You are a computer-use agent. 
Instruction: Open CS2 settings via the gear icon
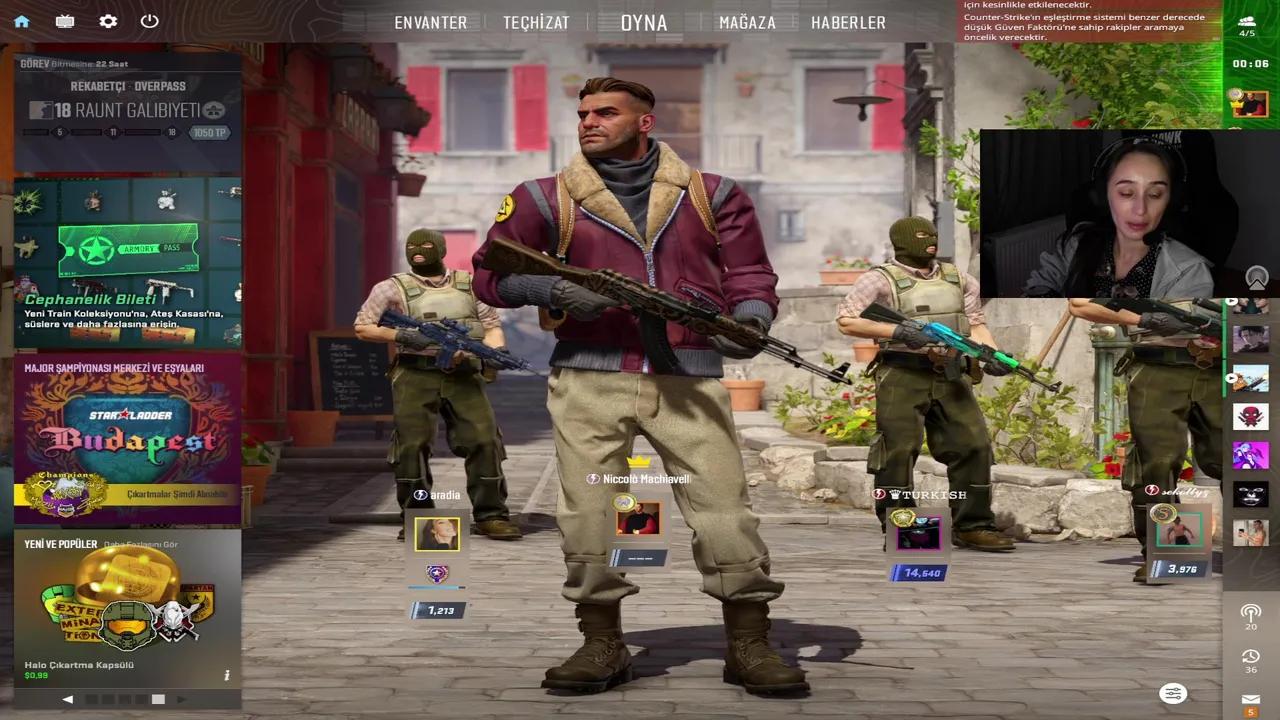(x=108, y=20)
